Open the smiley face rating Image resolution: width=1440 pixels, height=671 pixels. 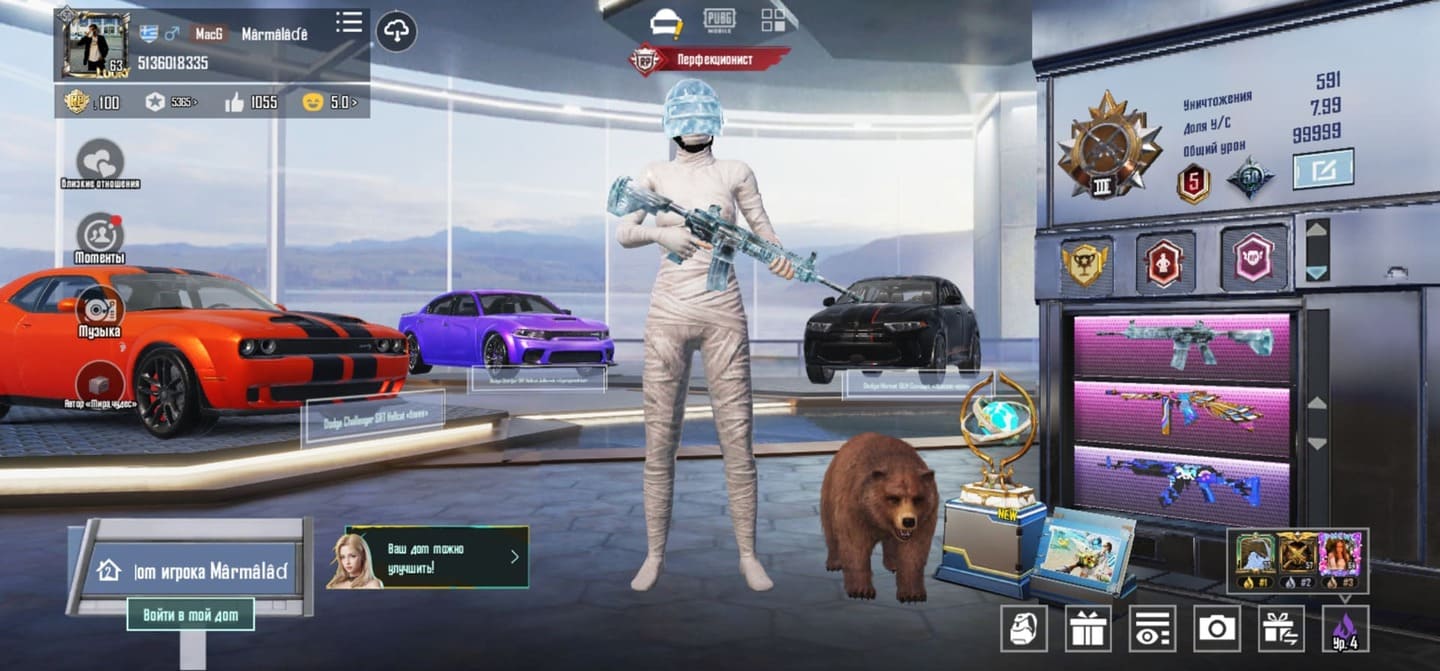330,102
